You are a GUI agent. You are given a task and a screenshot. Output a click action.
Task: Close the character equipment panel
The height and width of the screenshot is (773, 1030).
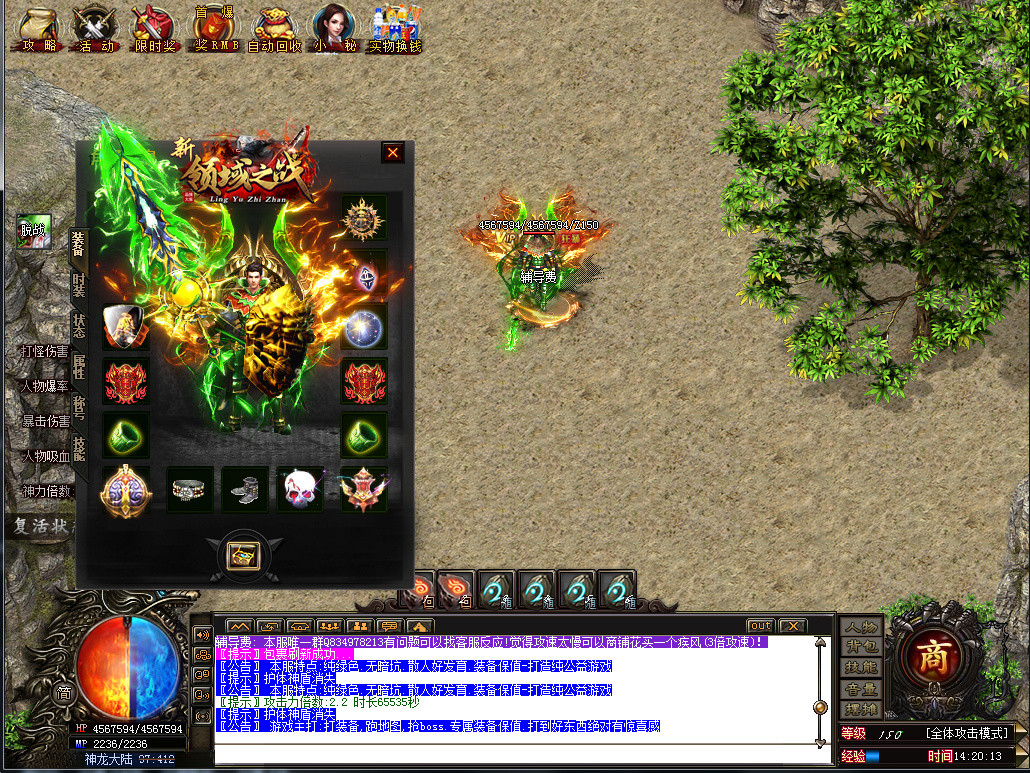393,153
